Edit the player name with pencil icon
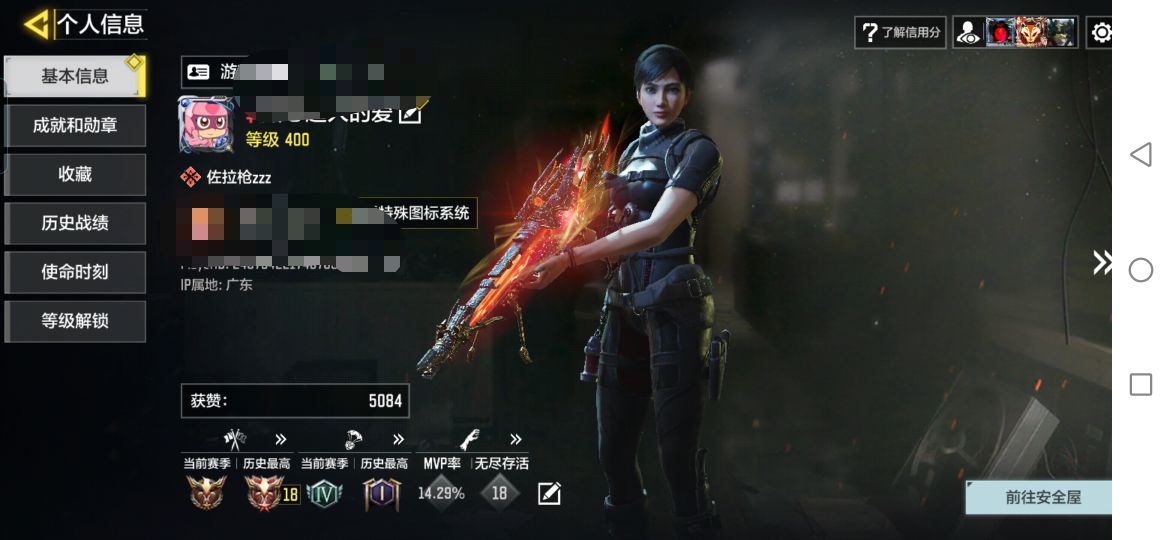The image size is (1170, 540). [x=410, y=114]
